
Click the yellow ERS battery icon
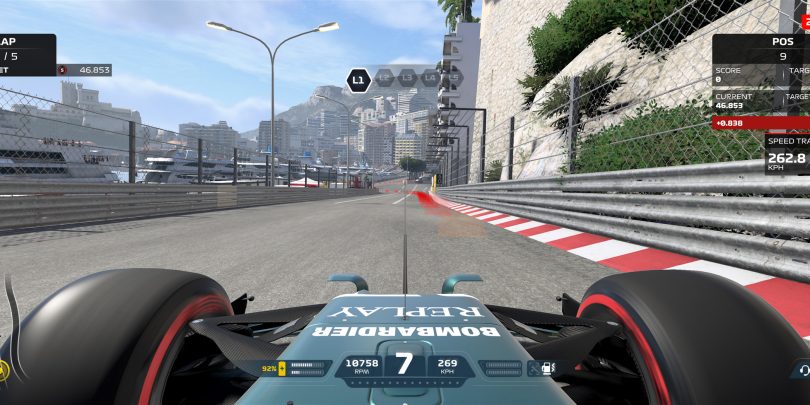pos(283,368)
